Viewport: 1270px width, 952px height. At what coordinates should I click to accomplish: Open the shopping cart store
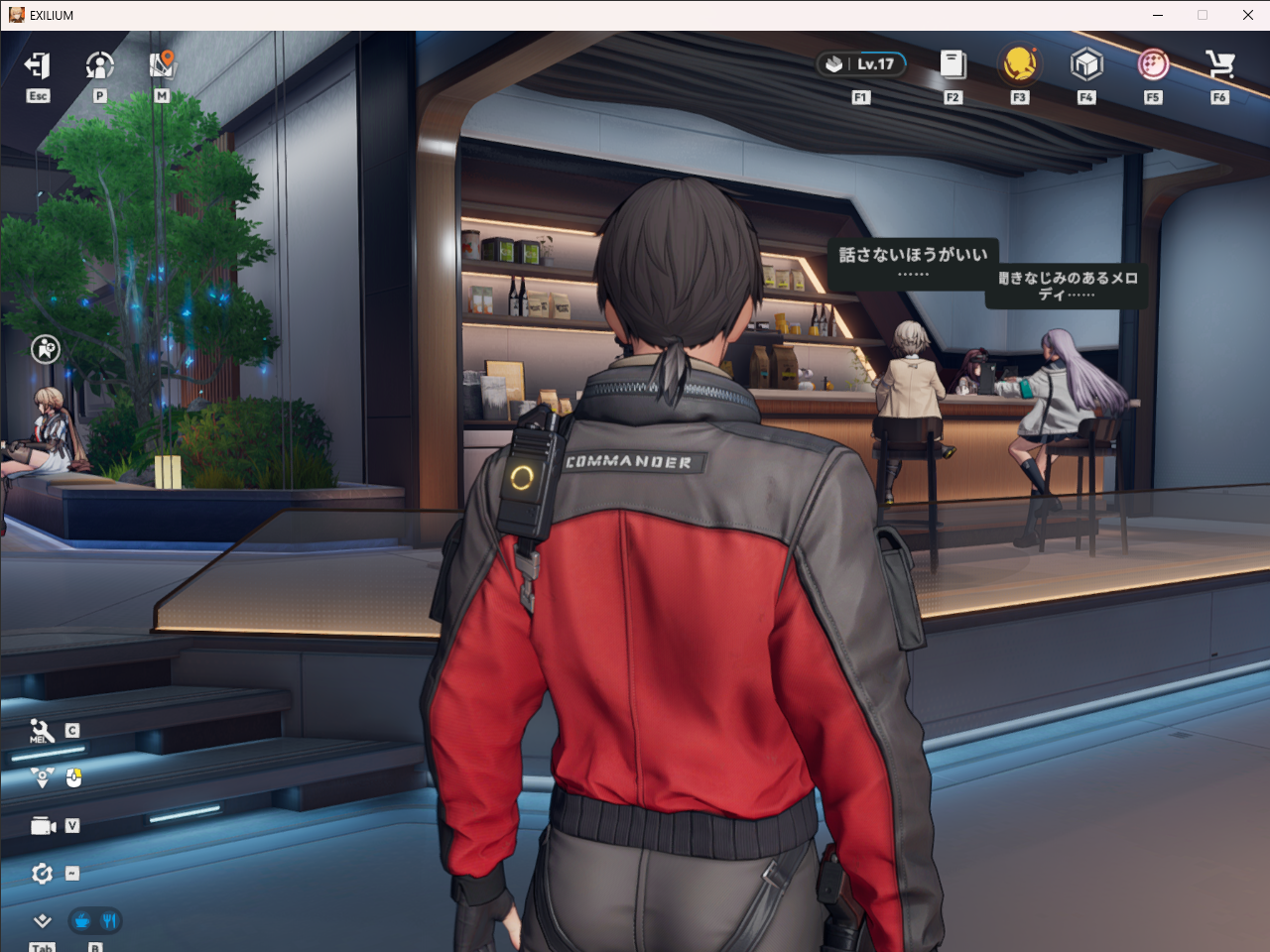[x=1219, y=64]
